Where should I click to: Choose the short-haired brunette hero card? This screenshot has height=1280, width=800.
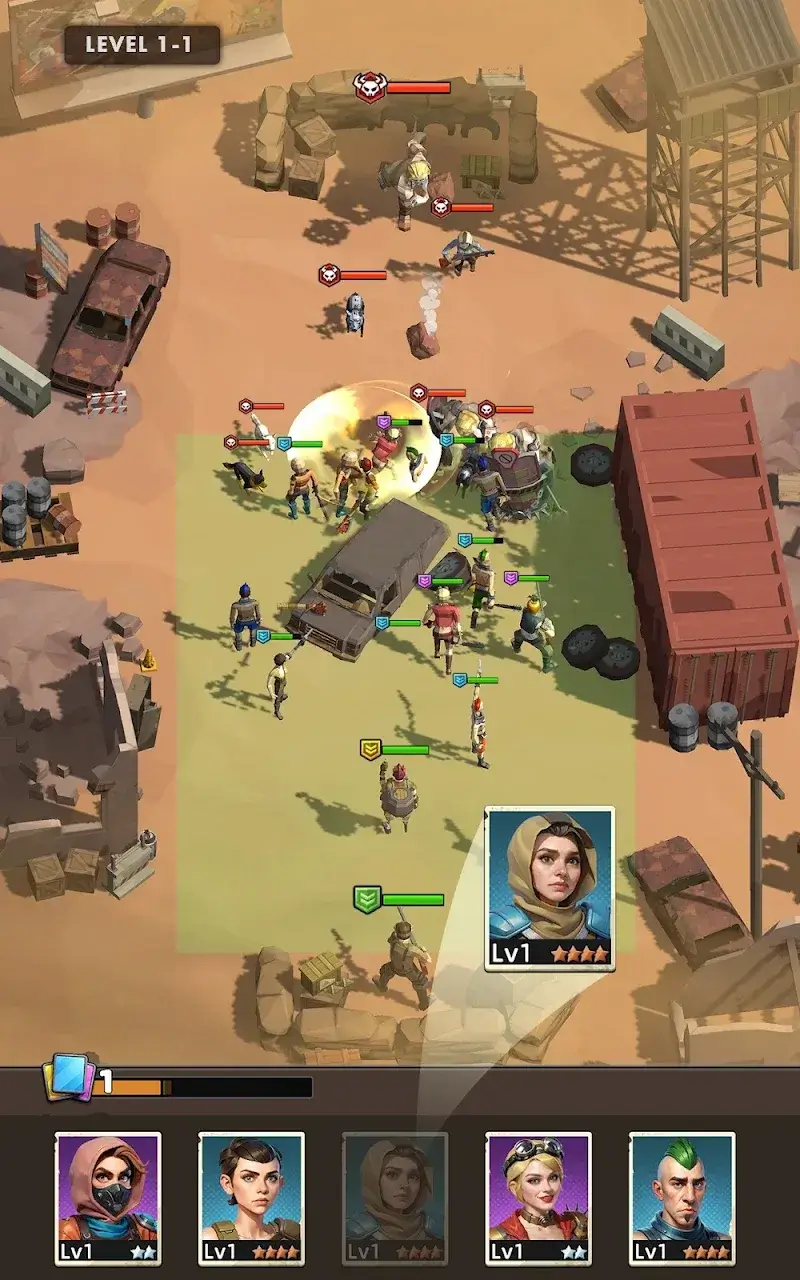click(251, 1197)
